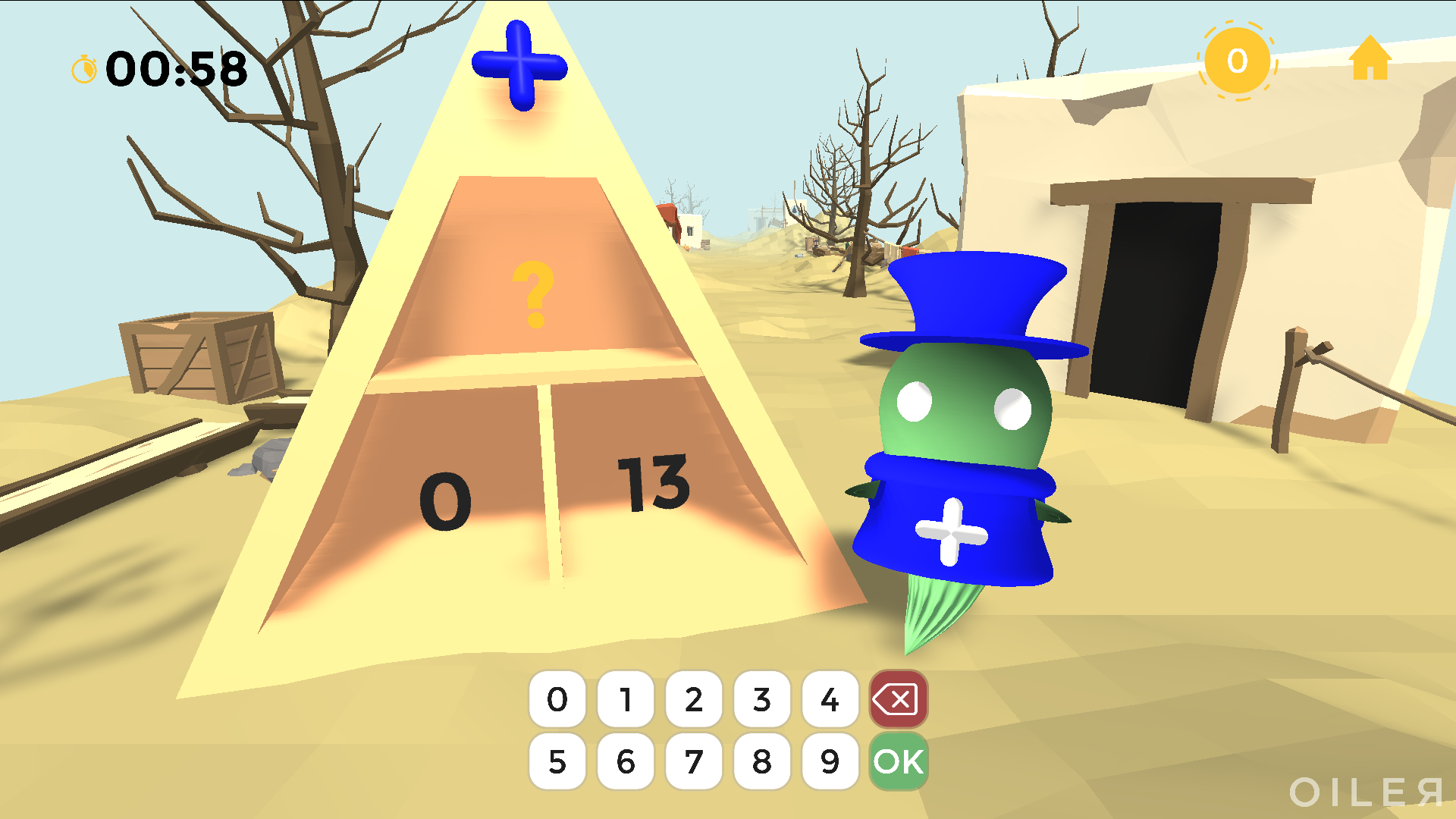Choose the number 8 key
Image resolution: width=1456 pixels, height=819 pixels.
tap(762, 761)
